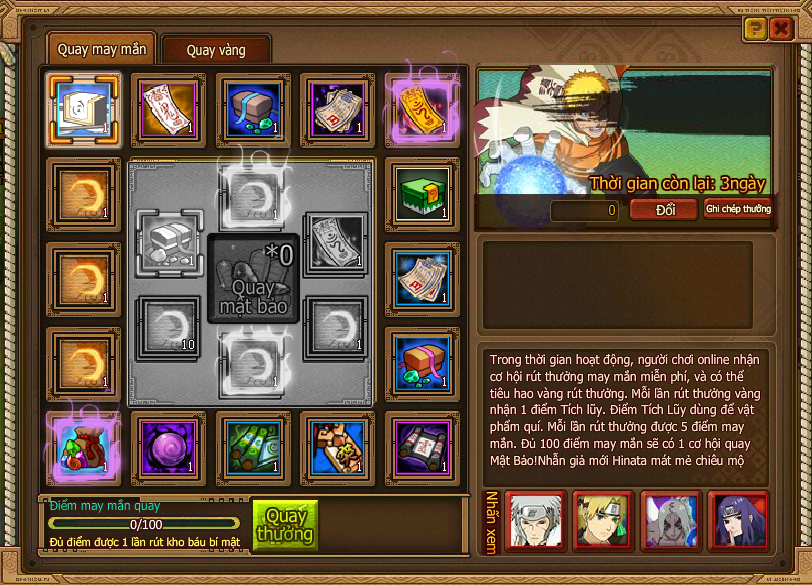View the blond-haired ninja portrait
812x585 pixels.
[x=602, y=520]
